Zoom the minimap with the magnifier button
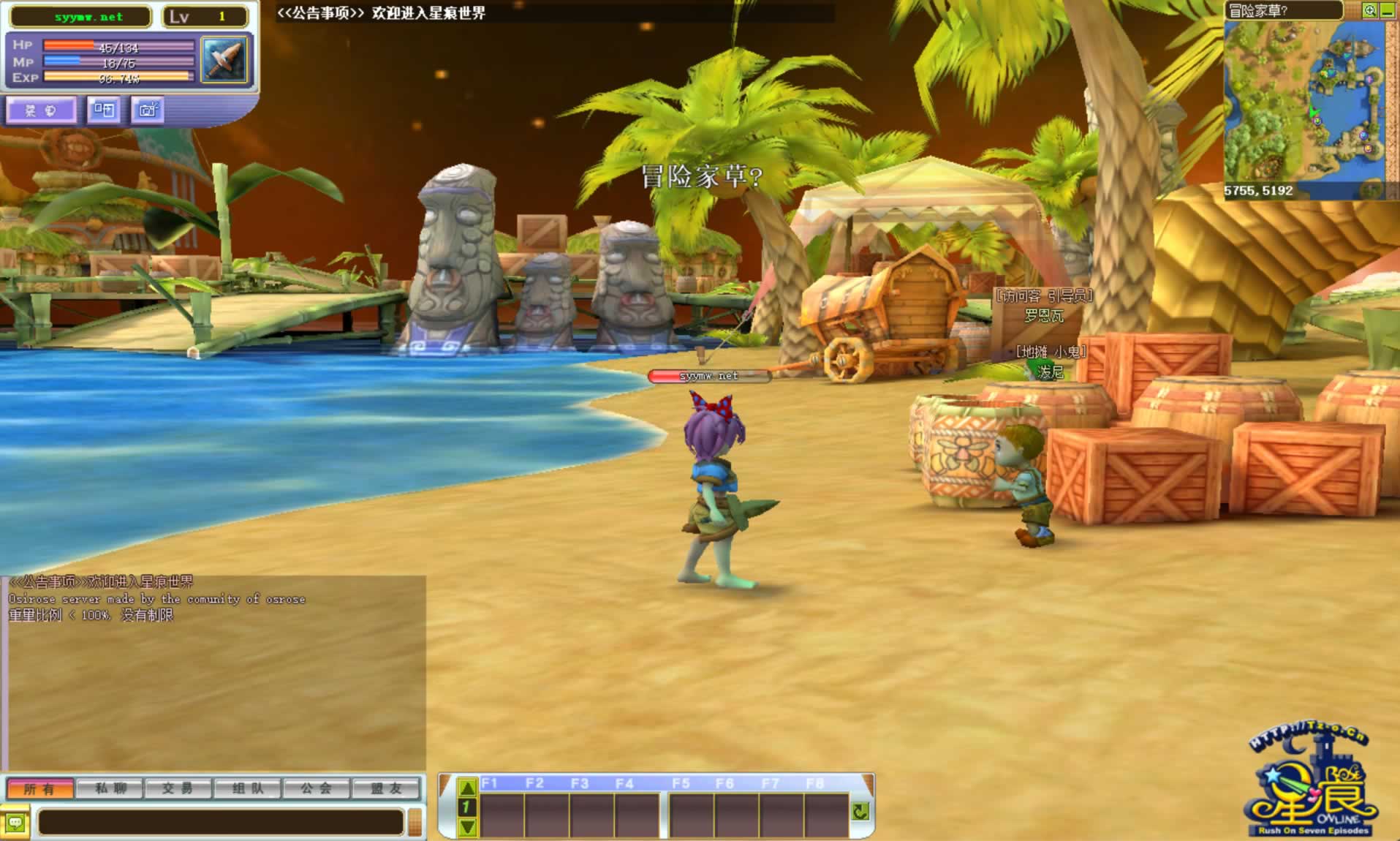This screenshot has width=1400, height=841. click(x=1369, y=10)
